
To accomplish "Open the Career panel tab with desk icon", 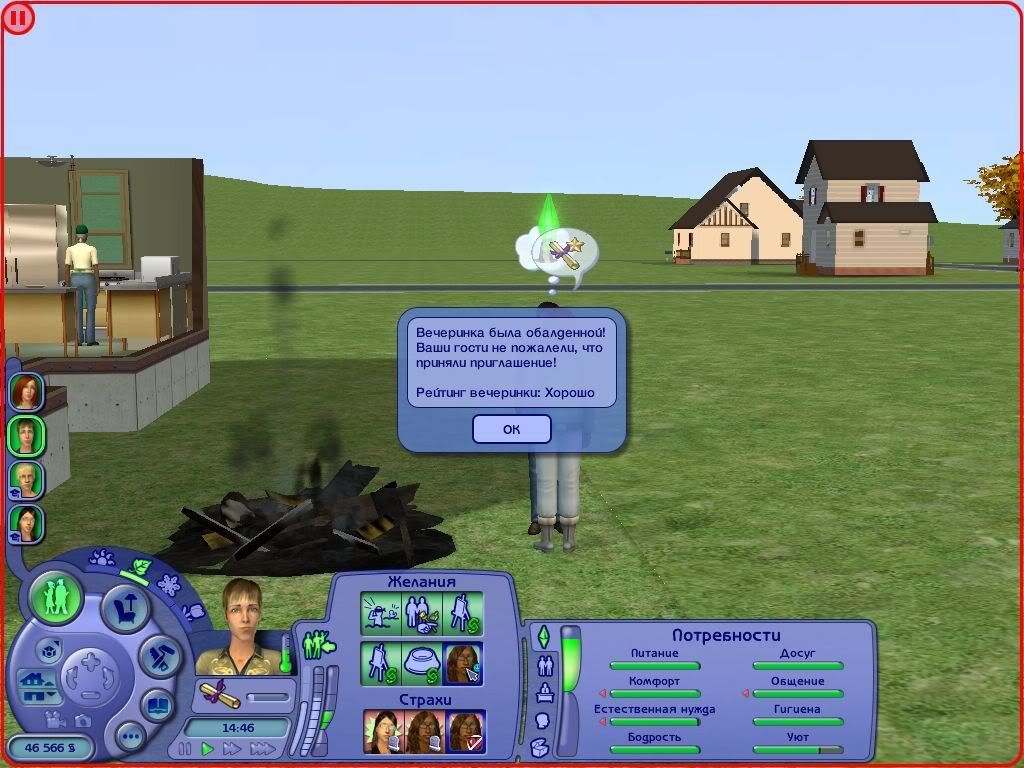I will tap(544, 692).
